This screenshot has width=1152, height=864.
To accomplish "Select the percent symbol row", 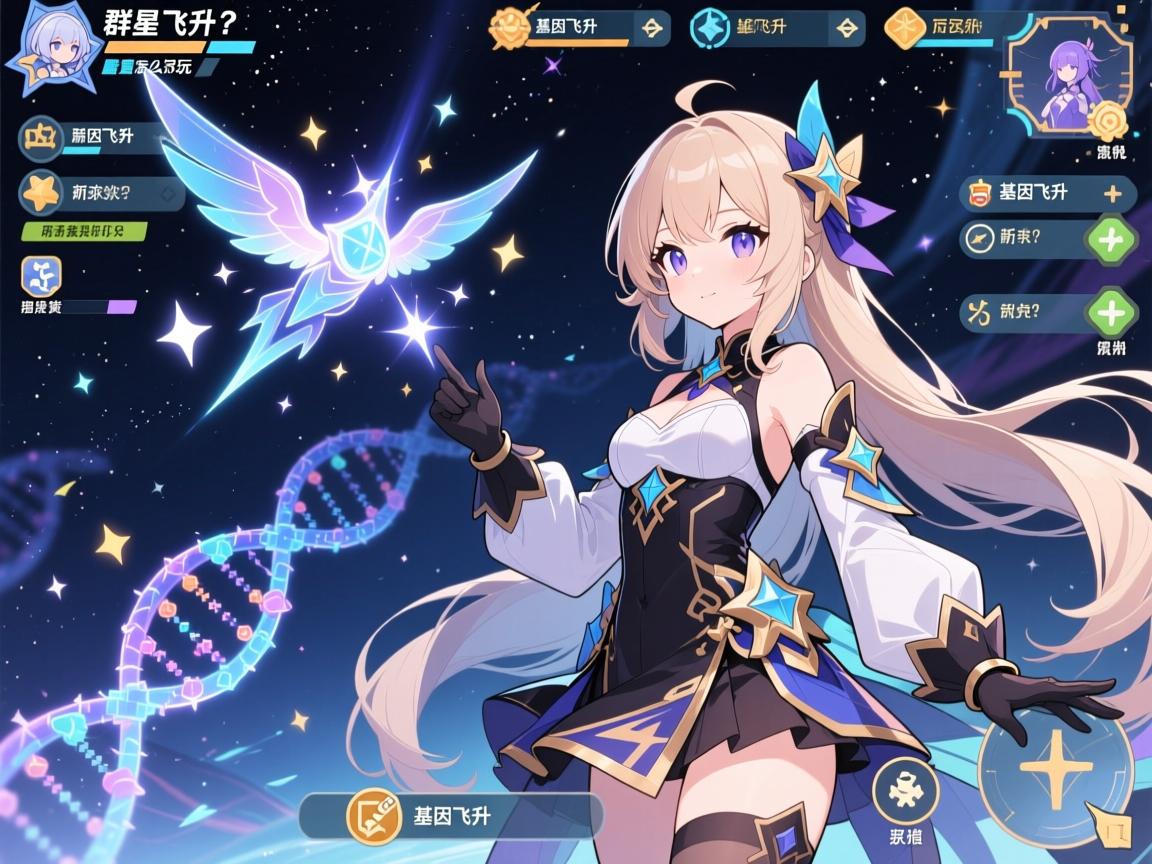I will pos(1022,312).
